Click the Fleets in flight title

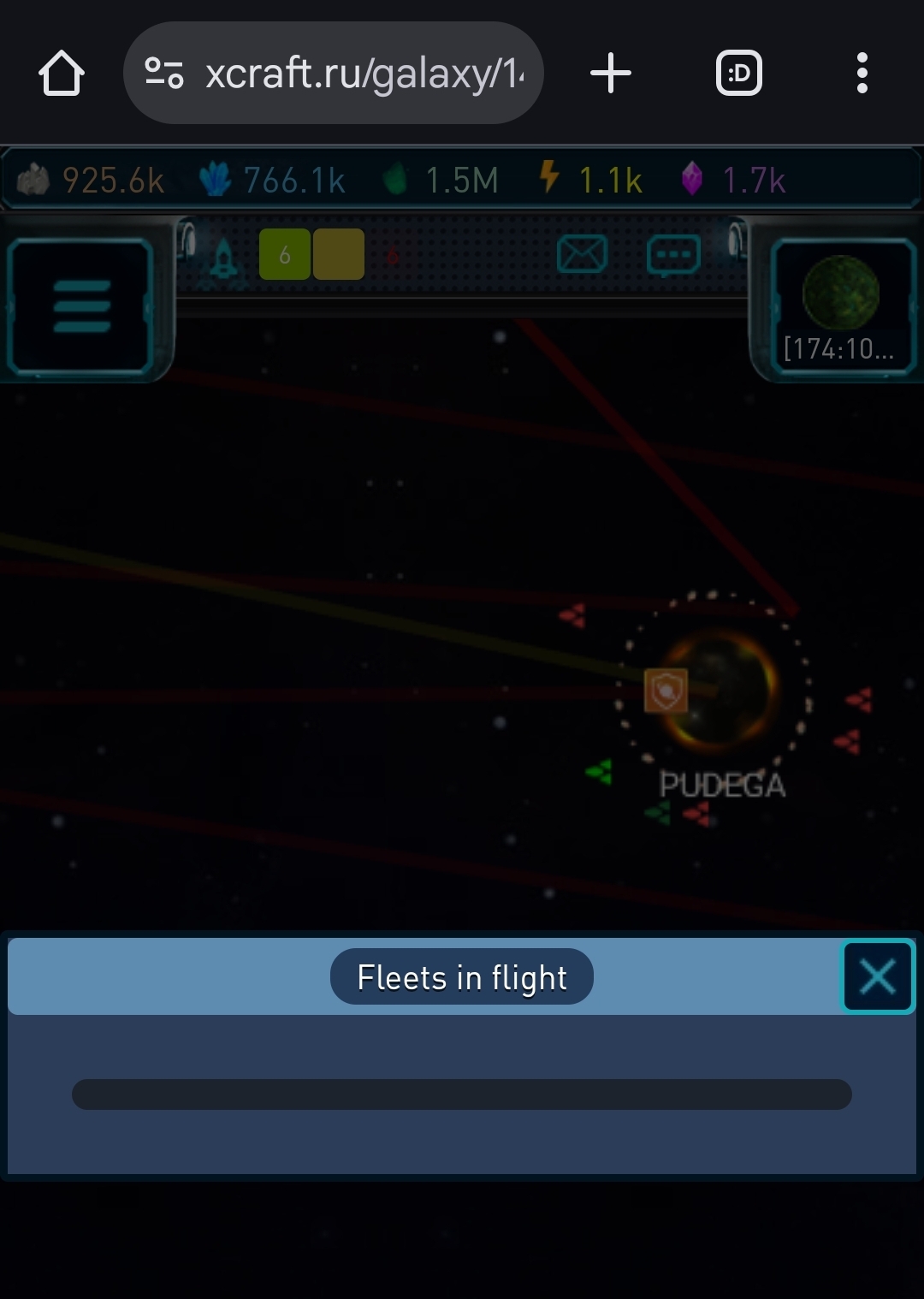[462, 977]
